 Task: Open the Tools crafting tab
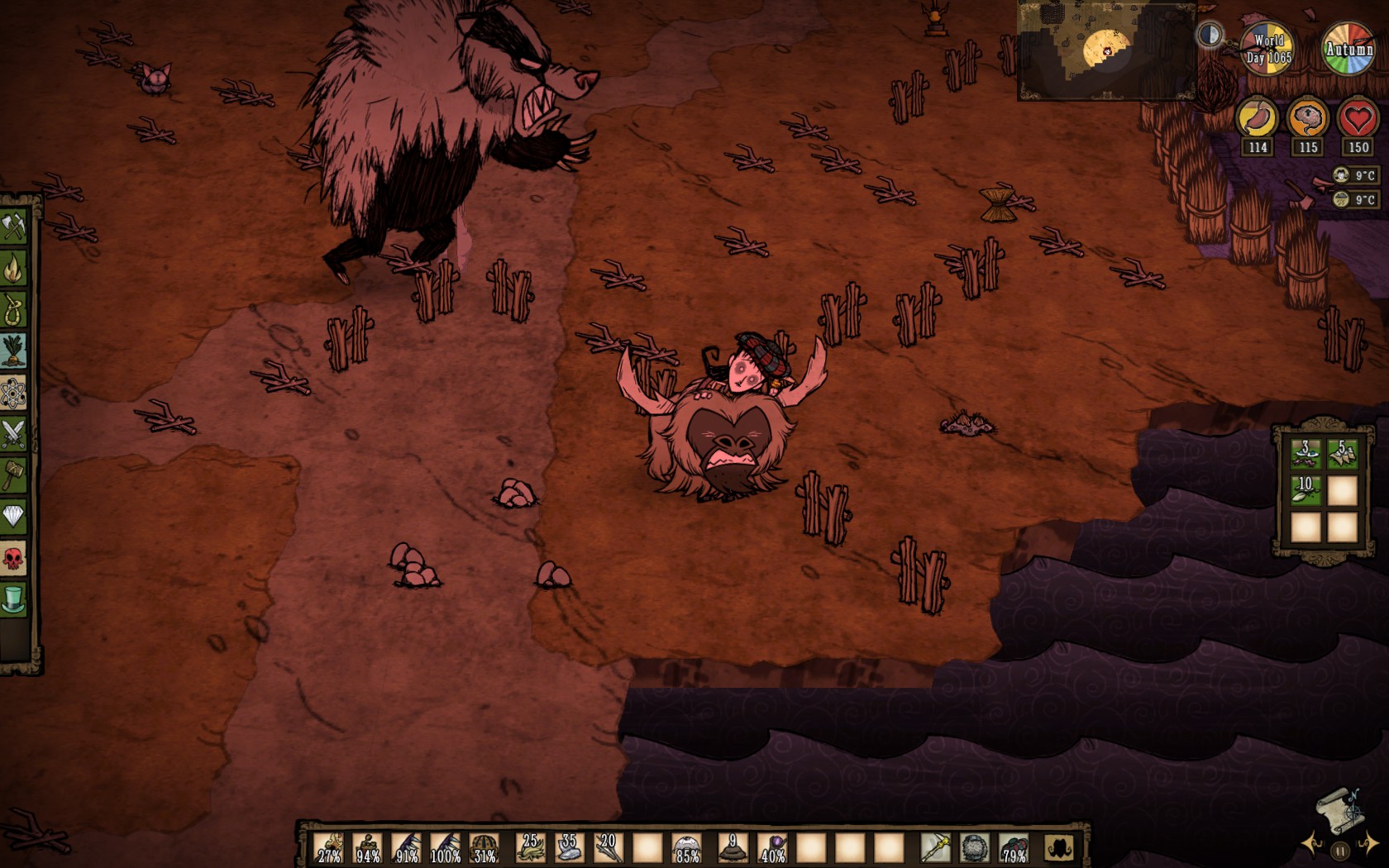pyautogui.click(x=14, y=226)
